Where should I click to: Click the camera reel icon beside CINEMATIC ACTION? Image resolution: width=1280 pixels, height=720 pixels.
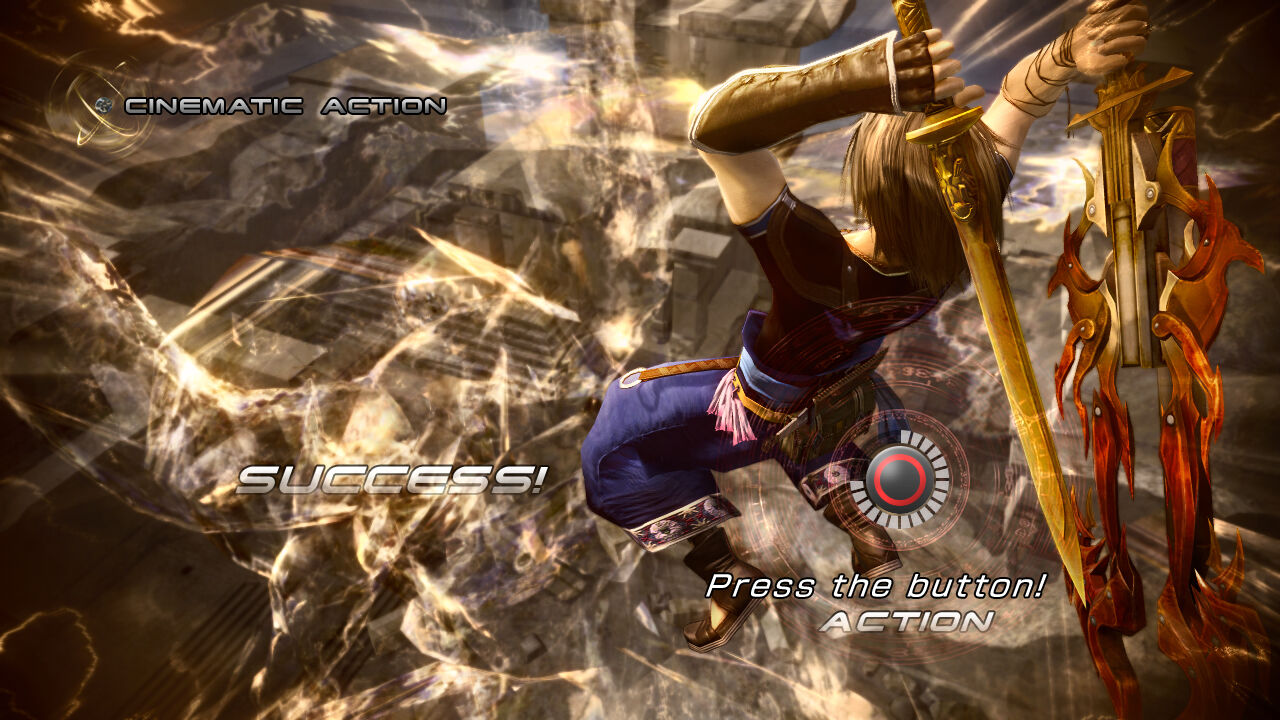click(x=104, y=104)
